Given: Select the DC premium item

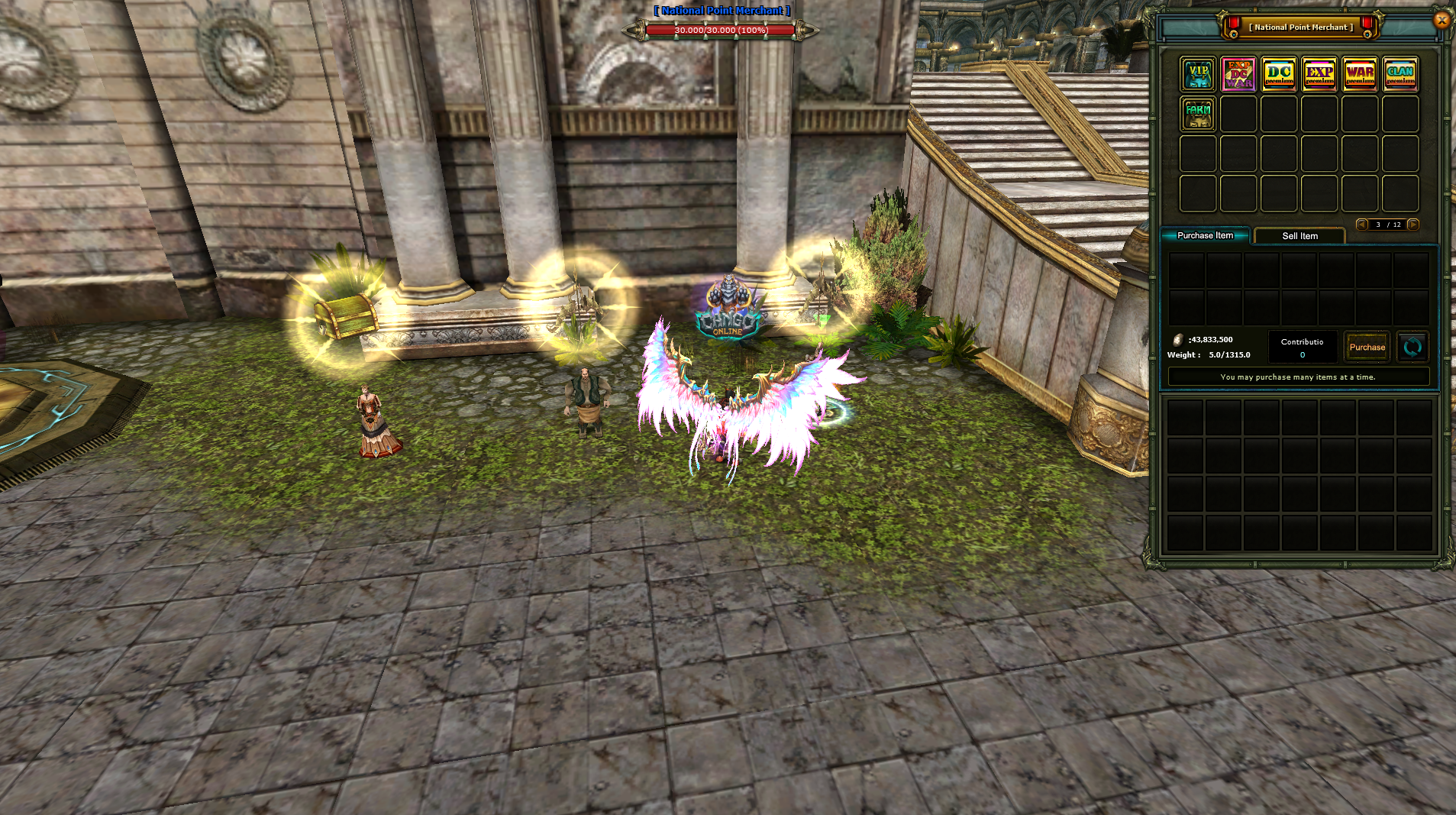Looking at the screenshot, I should [1279, 74].
